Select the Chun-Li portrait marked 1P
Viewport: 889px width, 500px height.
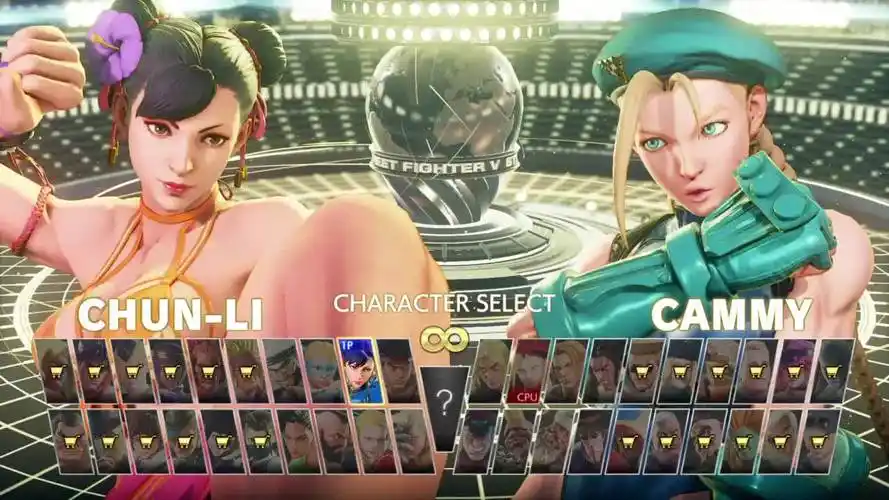click(x=359, y=371)
